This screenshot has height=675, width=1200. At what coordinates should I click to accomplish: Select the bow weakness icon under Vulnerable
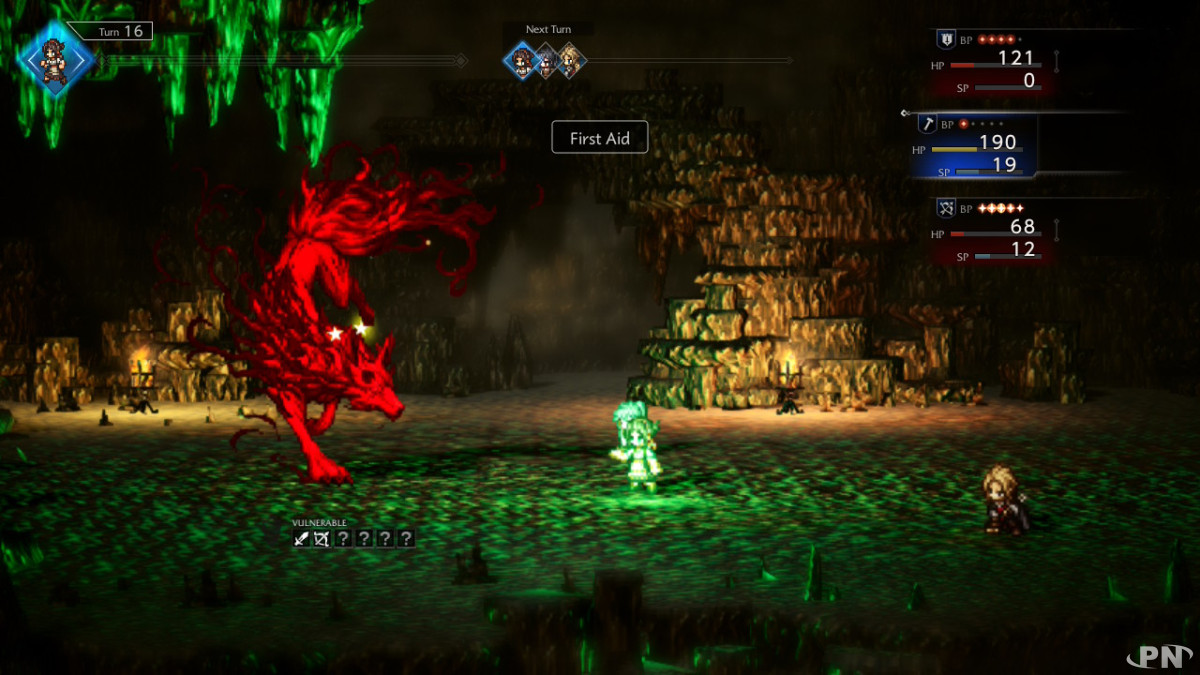pyautogui.click(x=322, y=539)
